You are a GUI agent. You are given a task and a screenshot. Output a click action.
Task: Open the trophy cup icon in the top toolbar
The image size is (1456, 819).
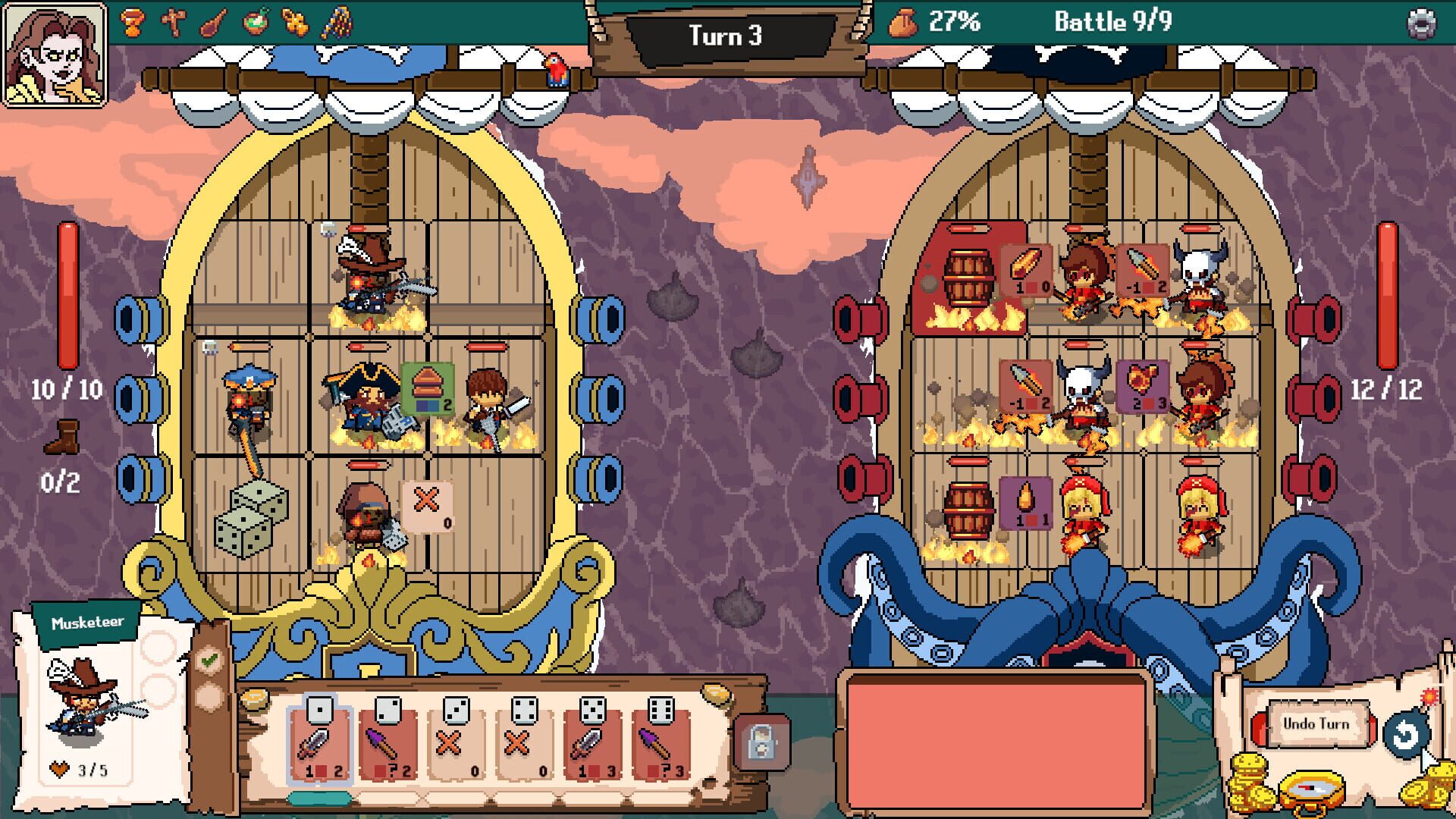click(133, 23)
